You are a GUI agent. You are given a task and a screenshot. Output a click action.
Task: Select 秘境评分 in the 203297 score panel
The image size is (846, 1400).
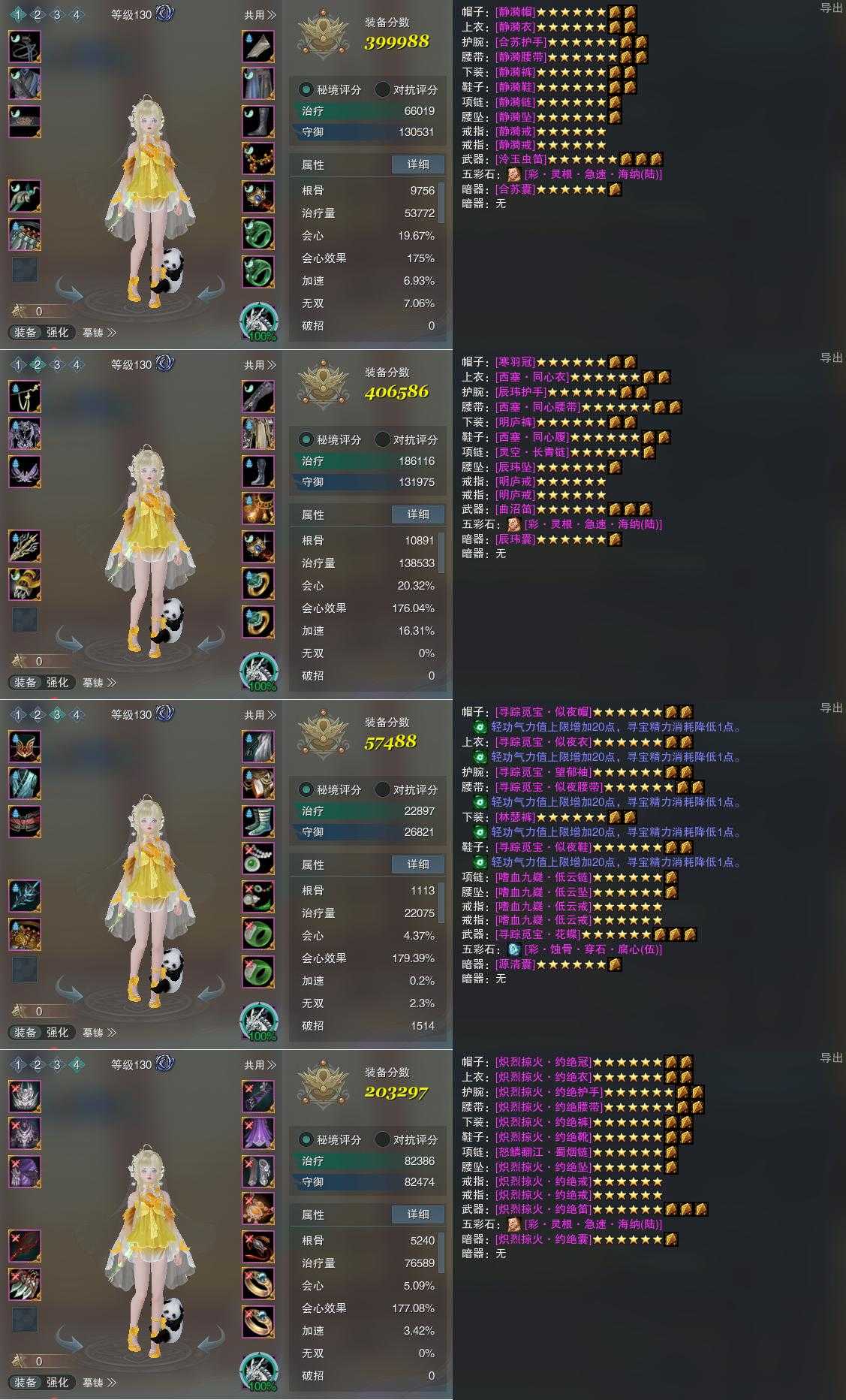pos(331,1139)
